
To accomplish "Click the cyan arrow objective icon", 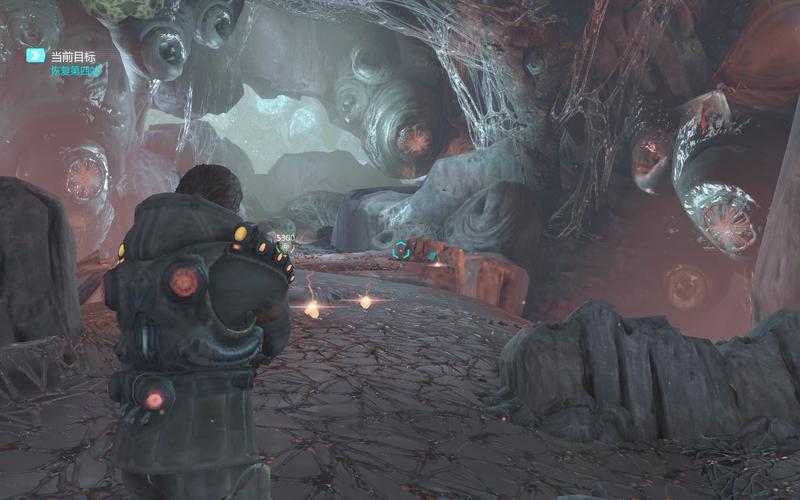I will (x=35, y=56).
